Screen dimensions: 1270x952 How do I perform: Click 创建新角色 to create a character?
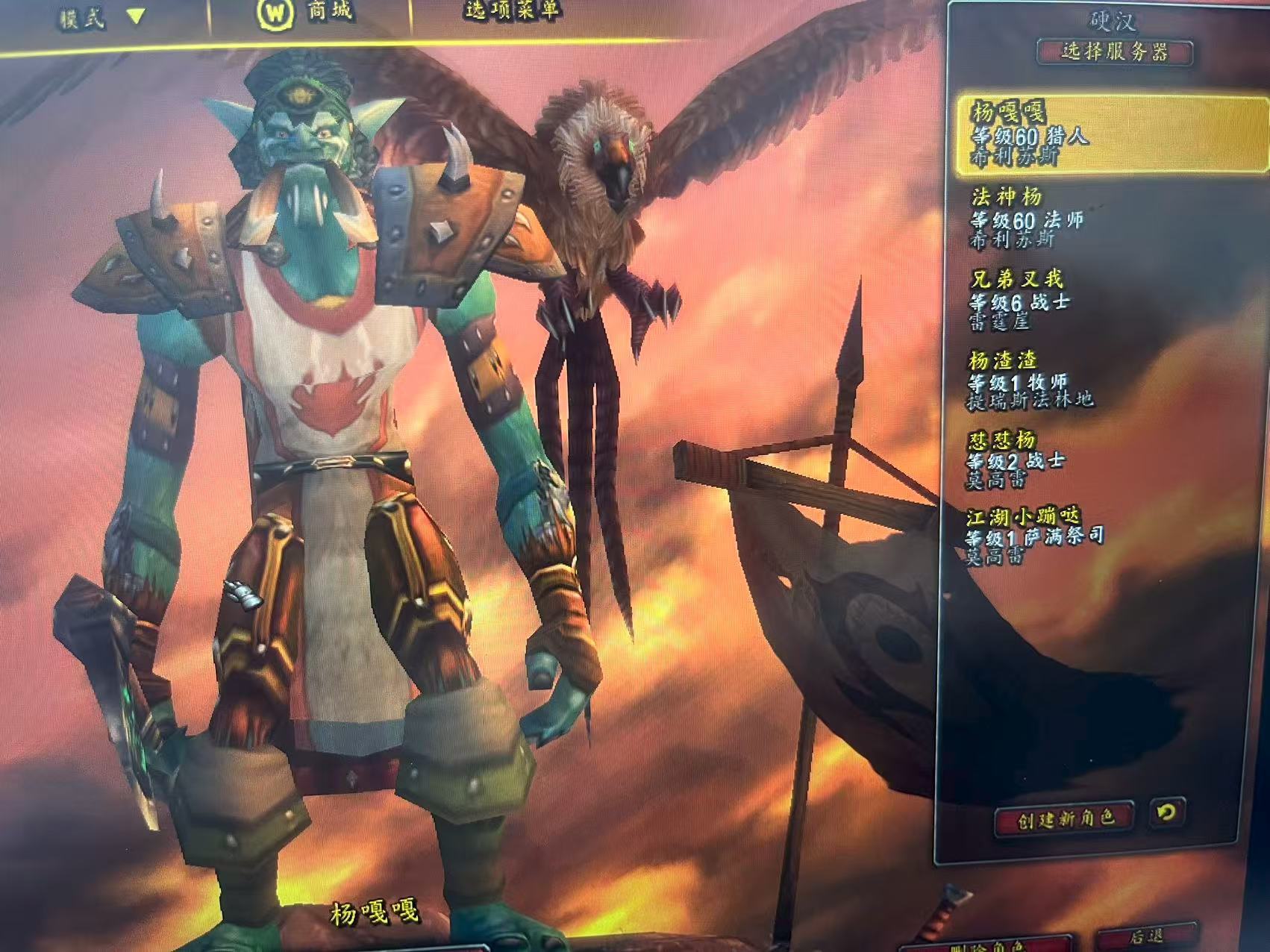click(x=1065, y=818)
